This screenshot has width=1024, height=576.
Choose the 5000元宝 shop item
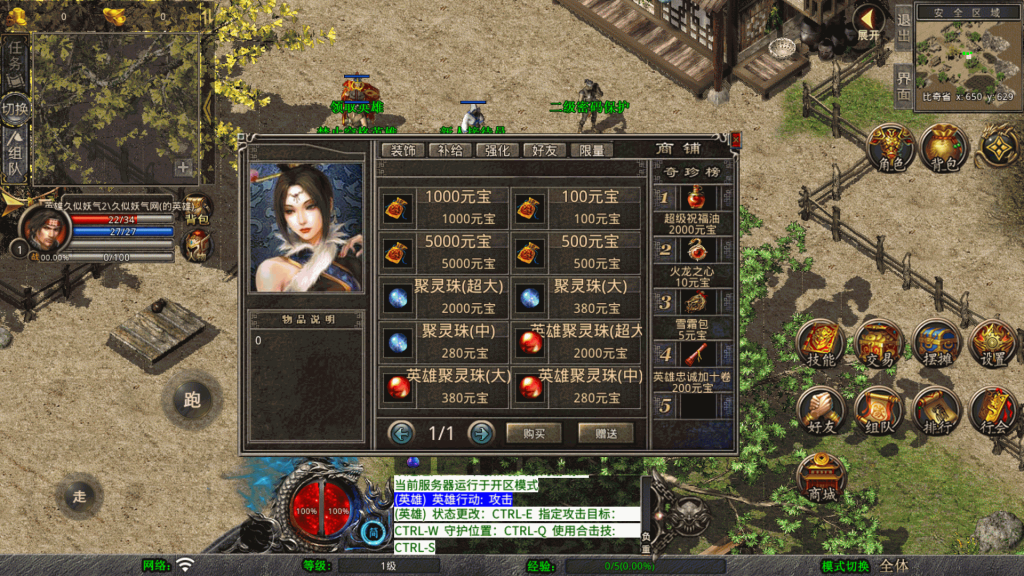coord(445,252)
